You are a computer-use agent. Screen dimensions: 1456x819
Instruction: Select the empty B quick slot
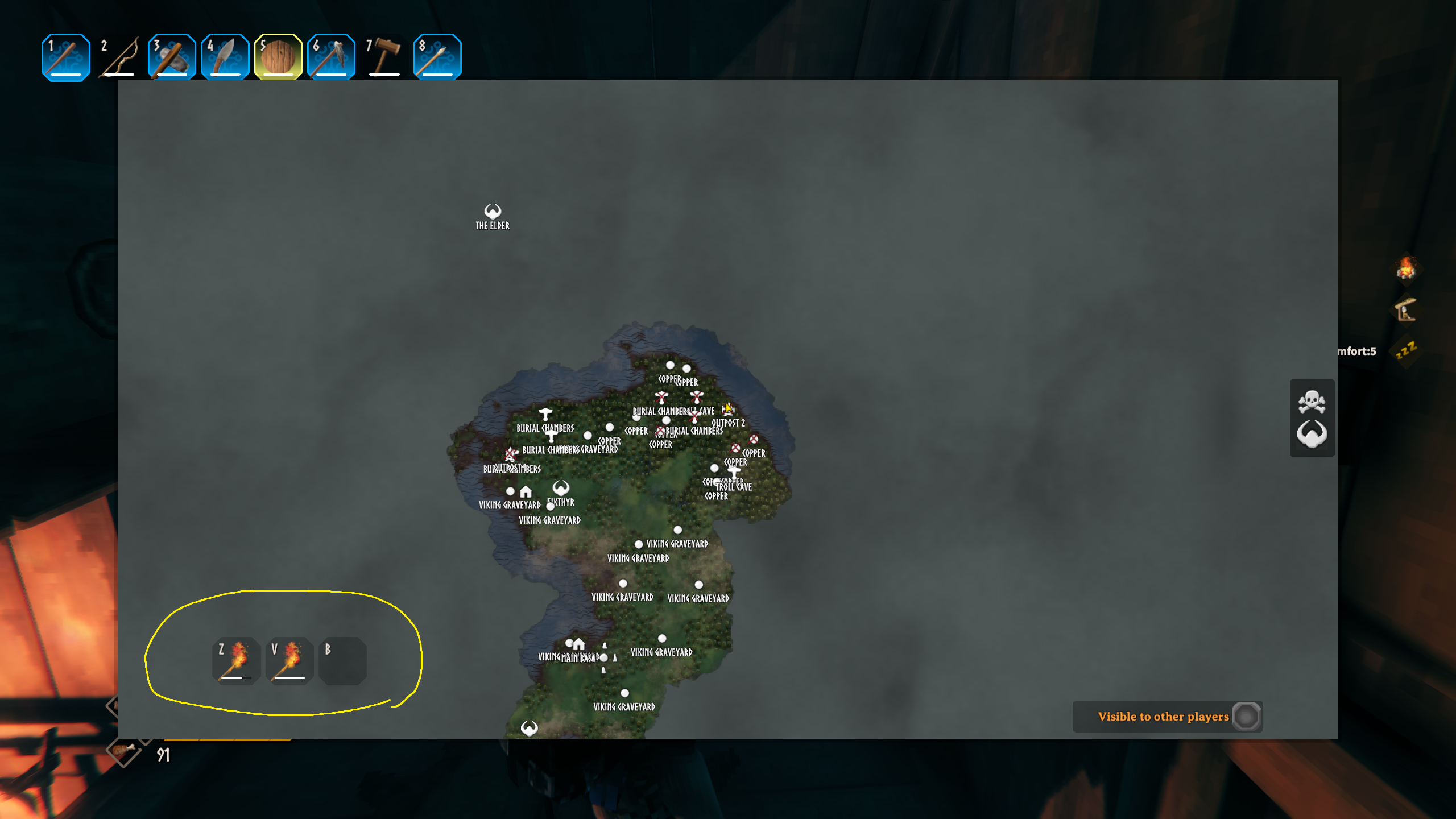pos(341,660)
